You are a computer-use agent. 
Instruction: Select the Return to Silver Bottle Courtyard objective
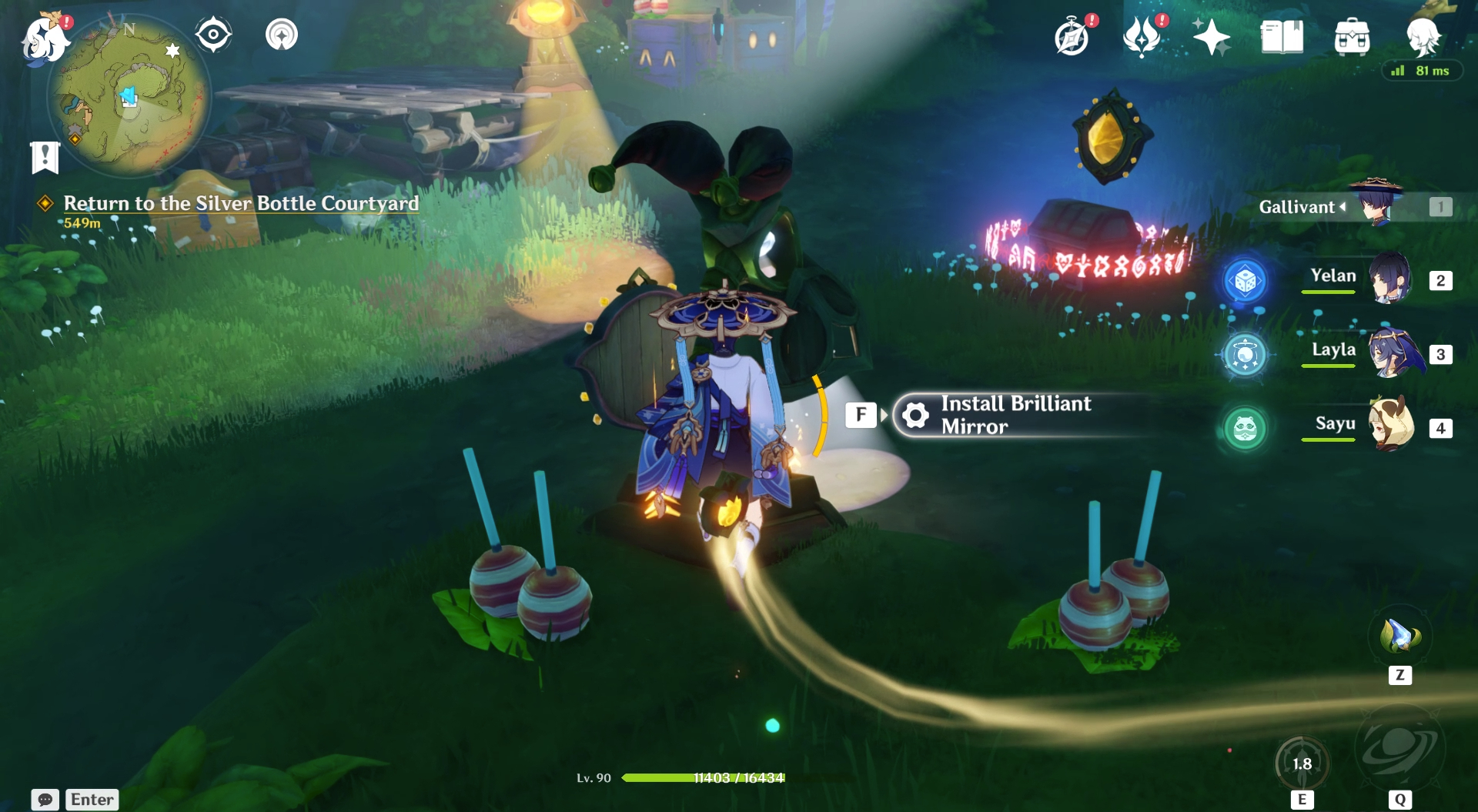click(241, 203)
